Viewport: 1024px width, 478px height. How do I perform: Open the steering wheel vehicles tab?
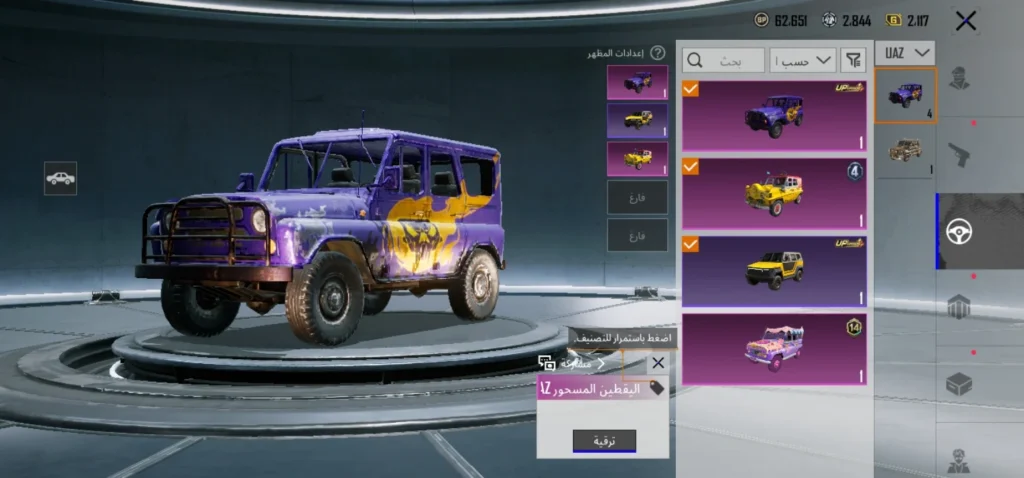pos(959,231)
